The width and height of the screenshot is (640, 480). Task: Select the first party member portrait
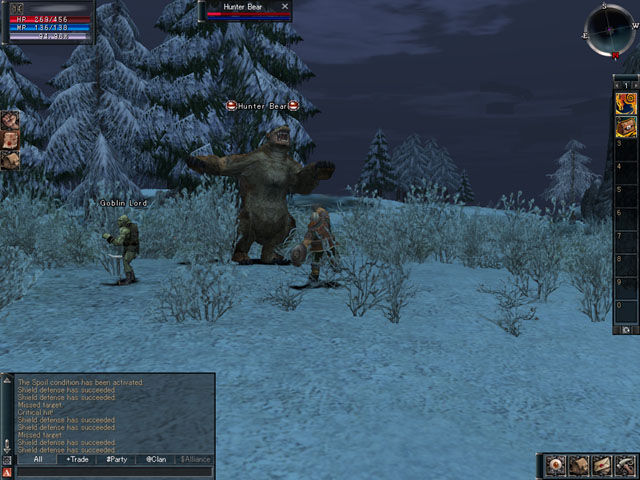tap(9, 121)
